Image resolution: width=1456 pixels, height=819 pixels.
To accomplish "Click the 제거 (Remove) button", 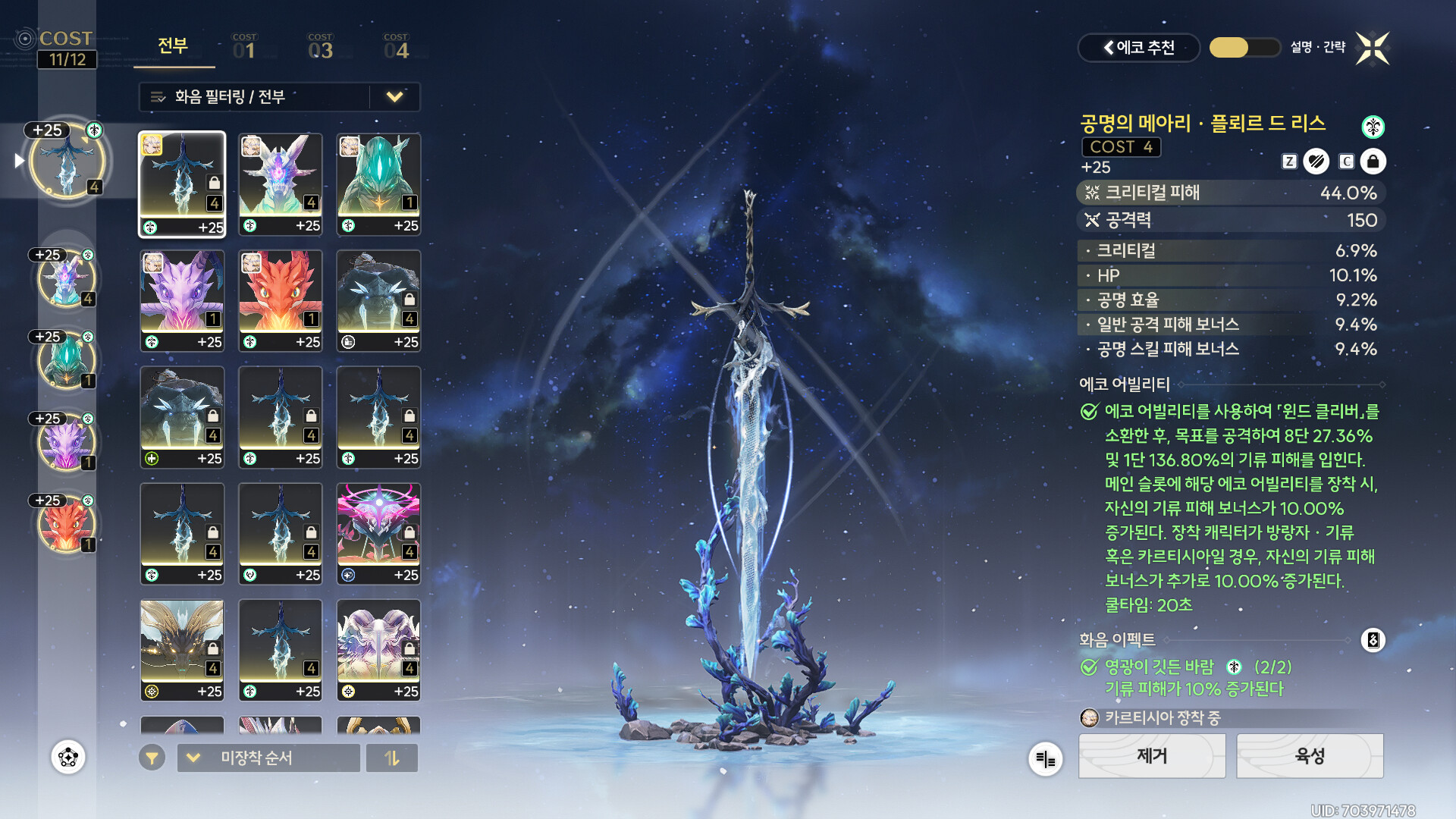I will point(1152,756).
